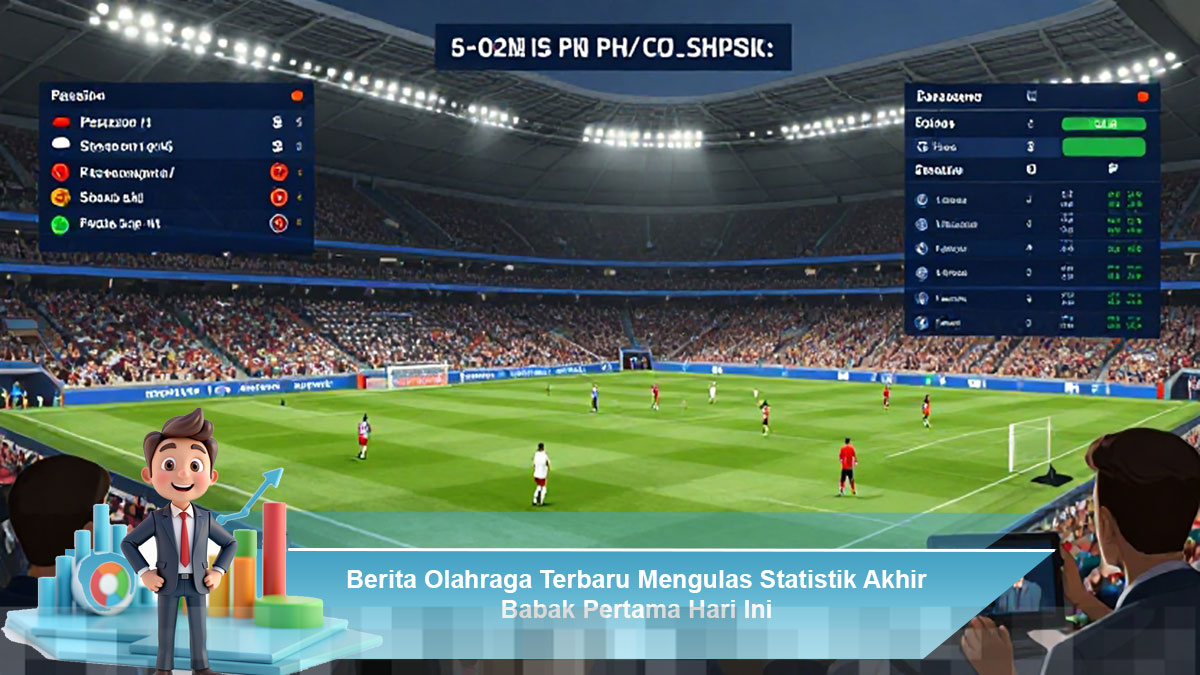The width and height of the screenshot is (1200, 675).
Task: Click the blank solid green button
Action: tap(1103, 147)
